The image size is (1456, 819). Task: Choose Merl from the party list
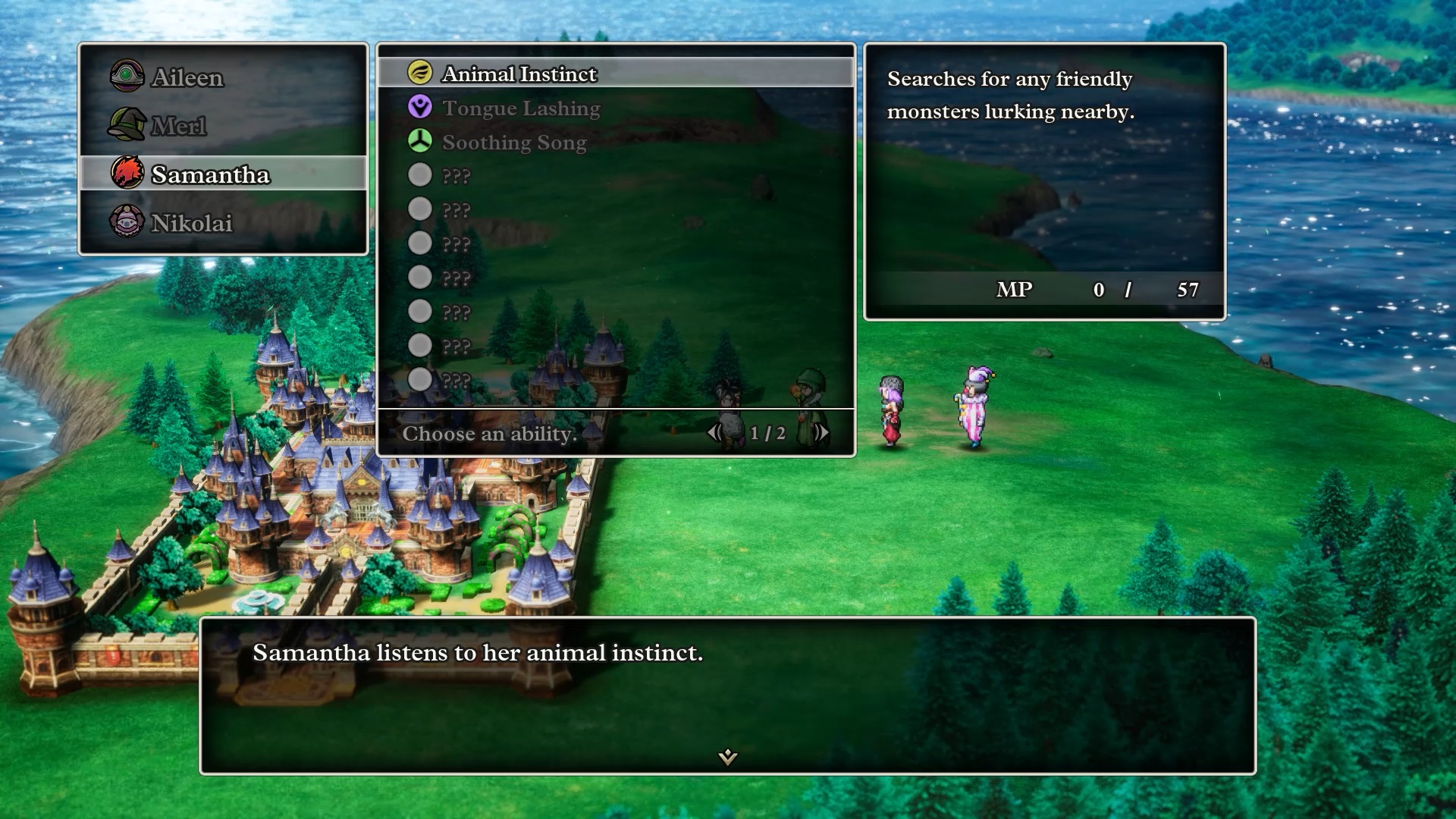tap(178, 126)
